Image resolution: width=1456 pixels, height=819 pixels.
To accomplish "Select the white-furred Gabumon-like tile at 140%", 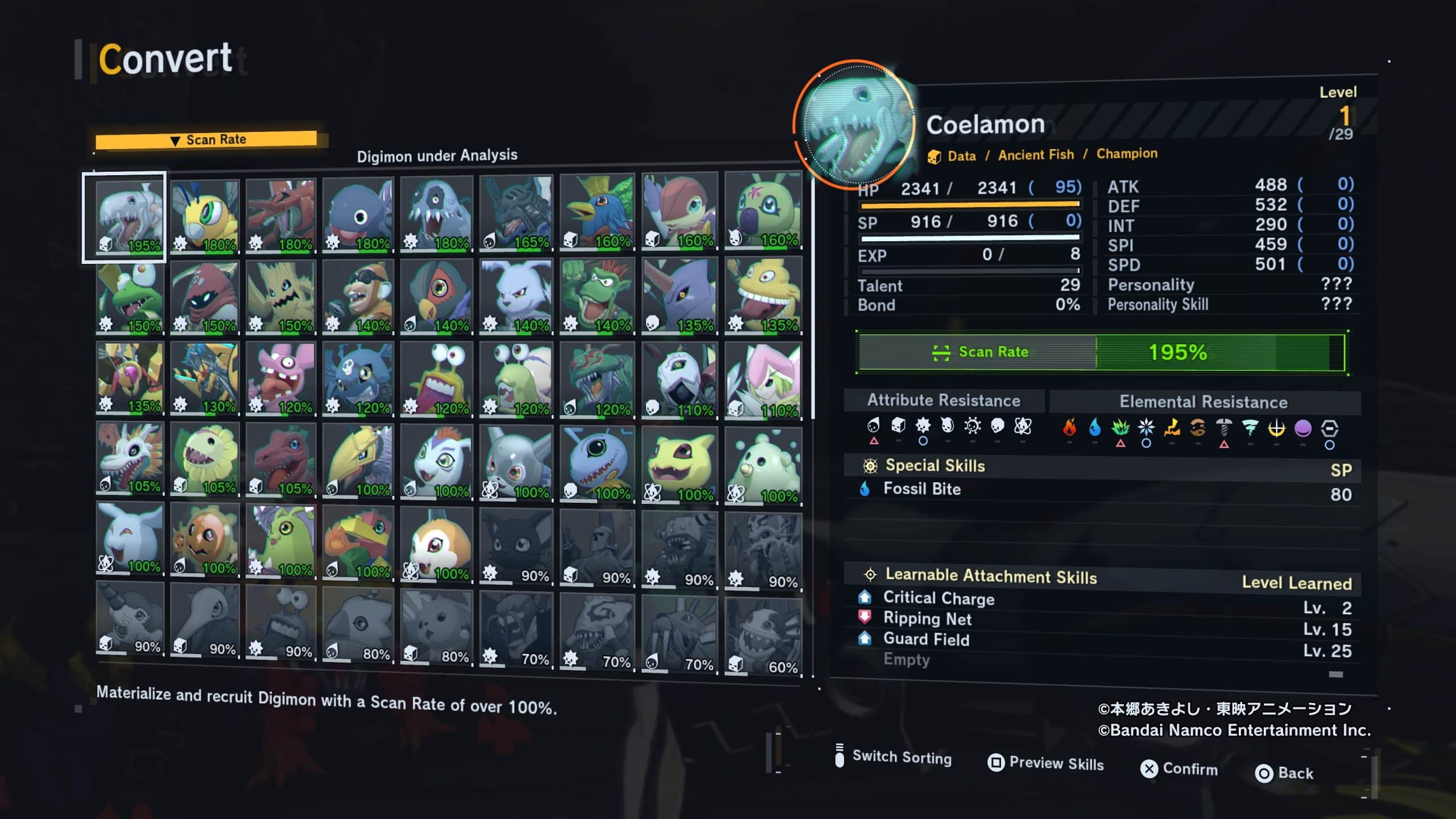I will pyautogui.click(x=516, y=296).
